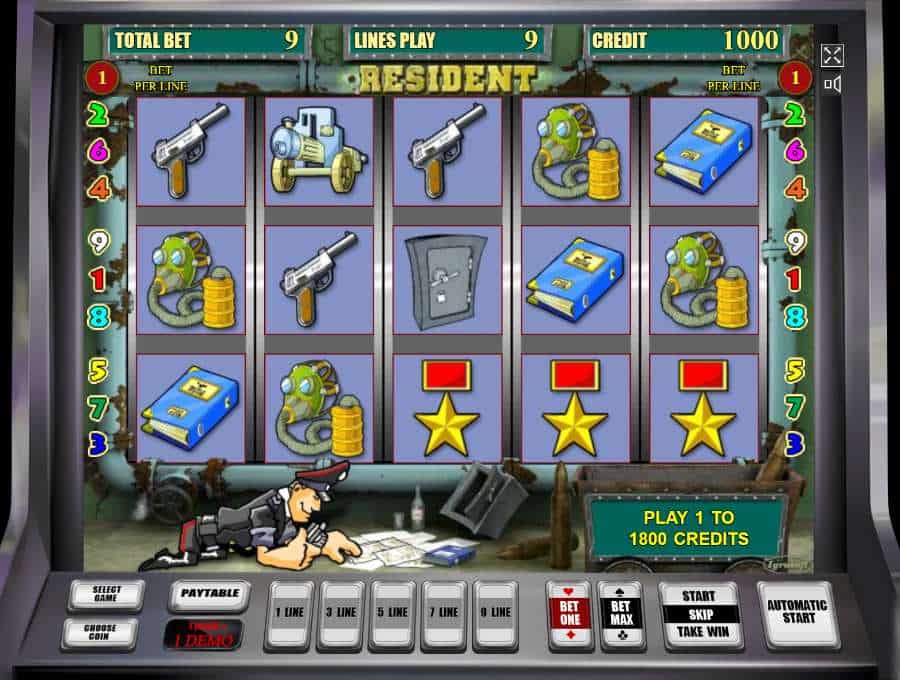The width and height of the screenshot is (900, 680).
Task: Place the Bet Max wager
Action: coord(620,614)
